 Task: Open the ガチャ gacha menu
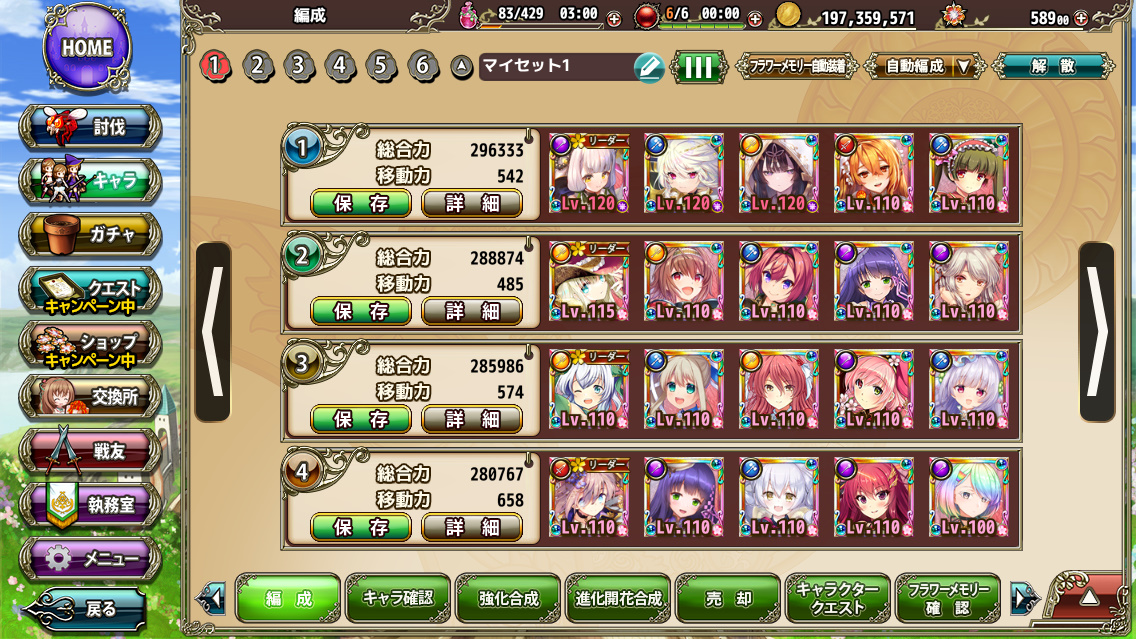(90, 235)
